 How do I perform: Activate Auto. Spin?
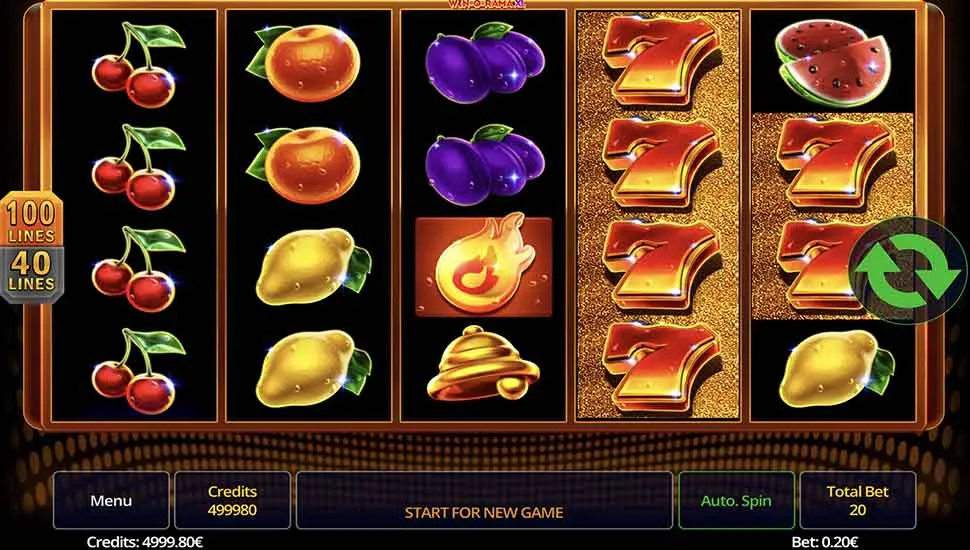click(x=737, y=500)
